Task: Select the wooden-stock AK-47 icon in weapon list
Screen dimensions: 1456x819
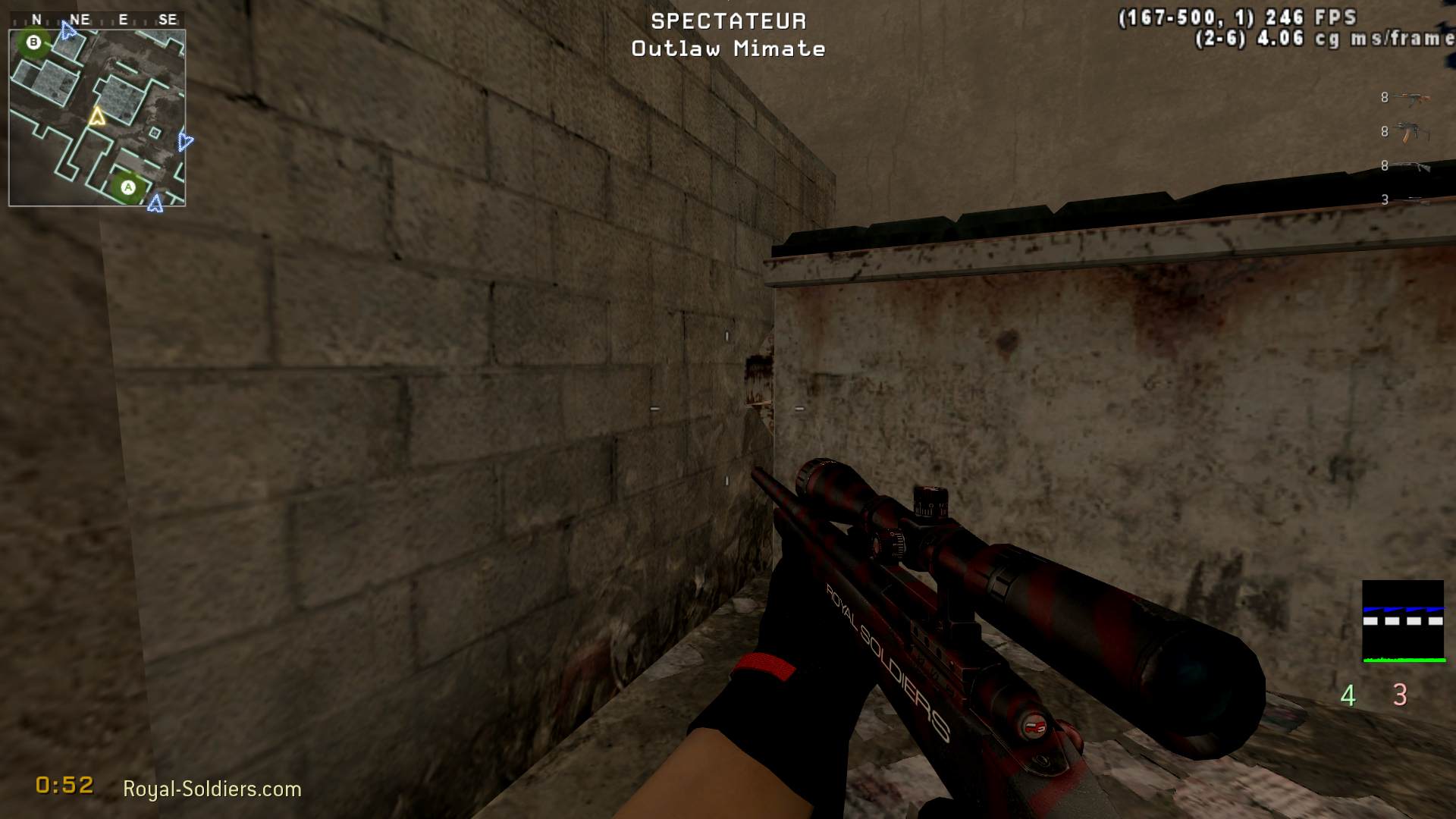Action: coord(1412,98)
